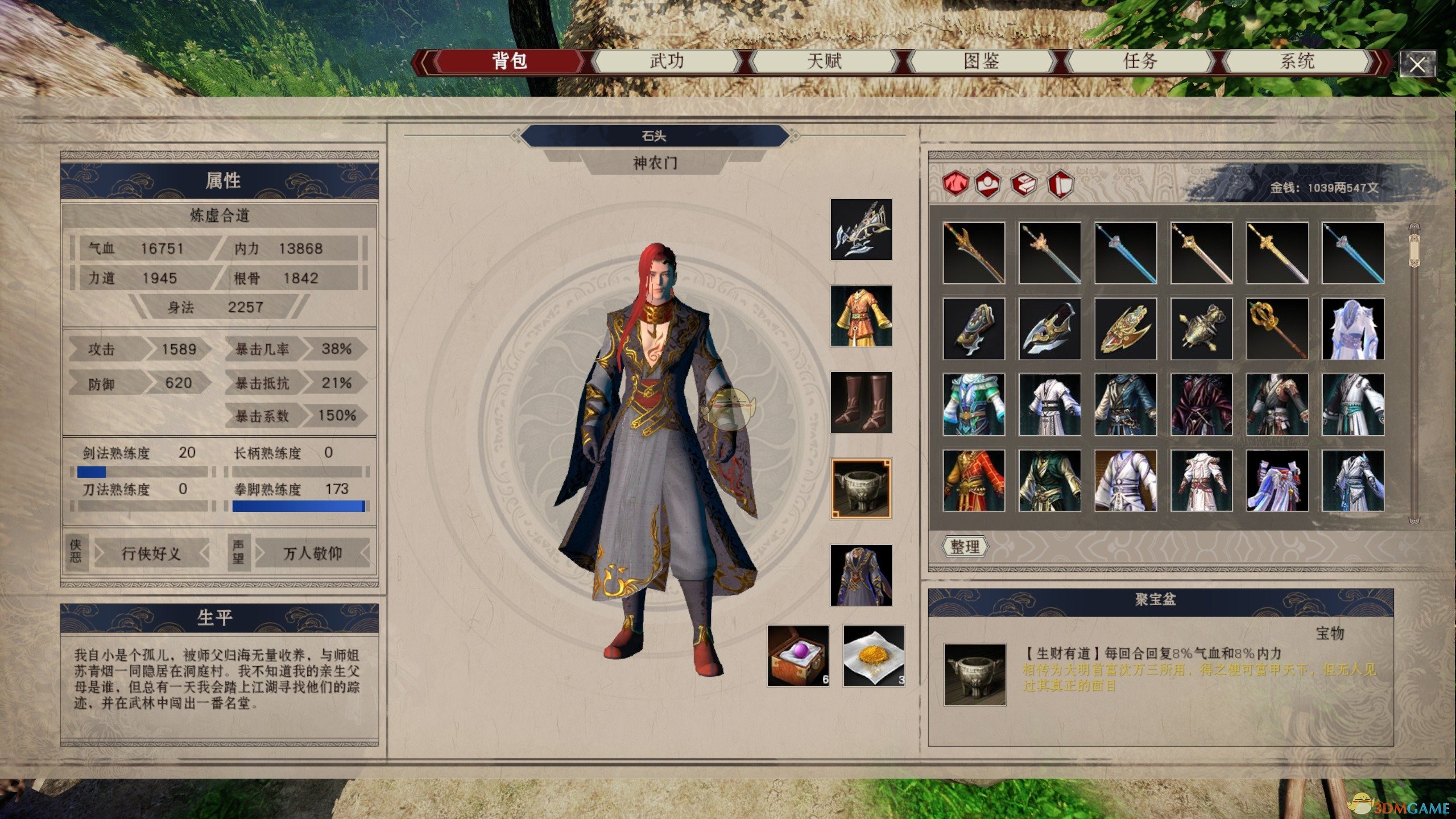
Task: Select the golden powder consumable slot
Action: coord(874,656)
